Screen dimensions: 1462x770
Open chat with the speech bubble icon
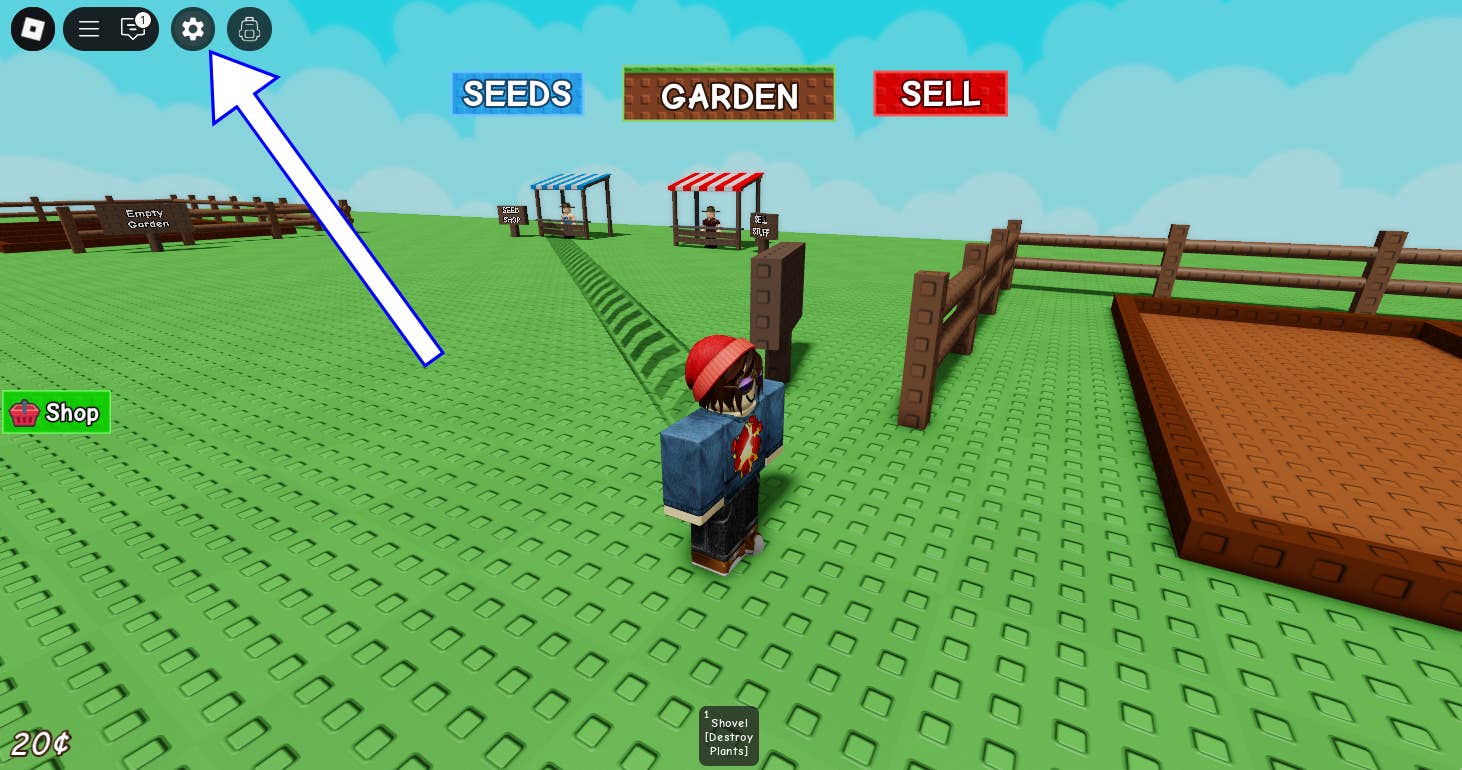pos(133,29)
